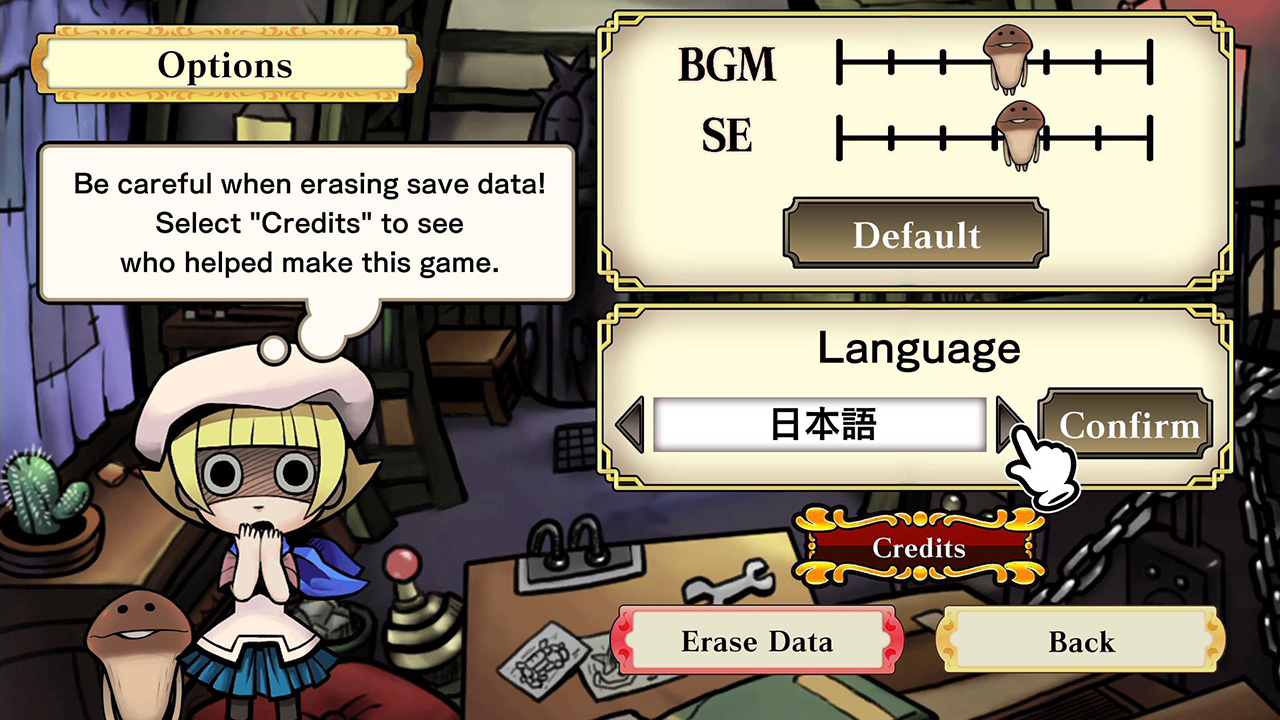This screenshot has width=1280, height=720.
Task: Click the Options title banner
Action: coord(225,64)
